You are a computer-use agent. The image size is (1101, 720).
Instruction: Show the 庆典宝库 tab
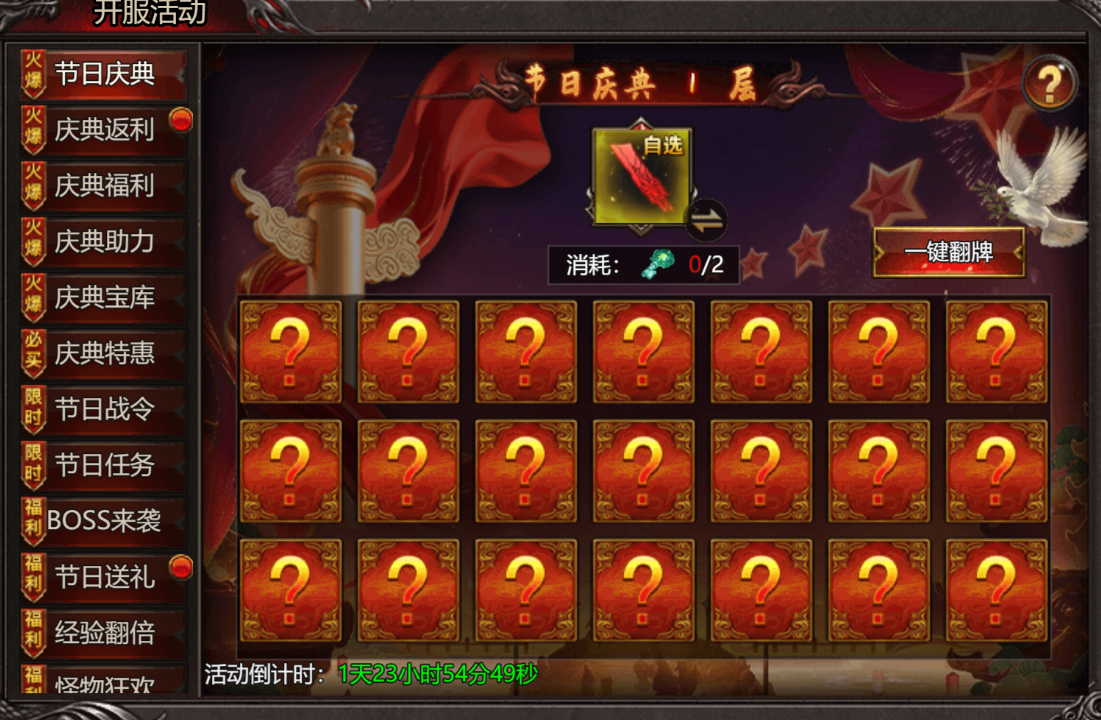104,298
